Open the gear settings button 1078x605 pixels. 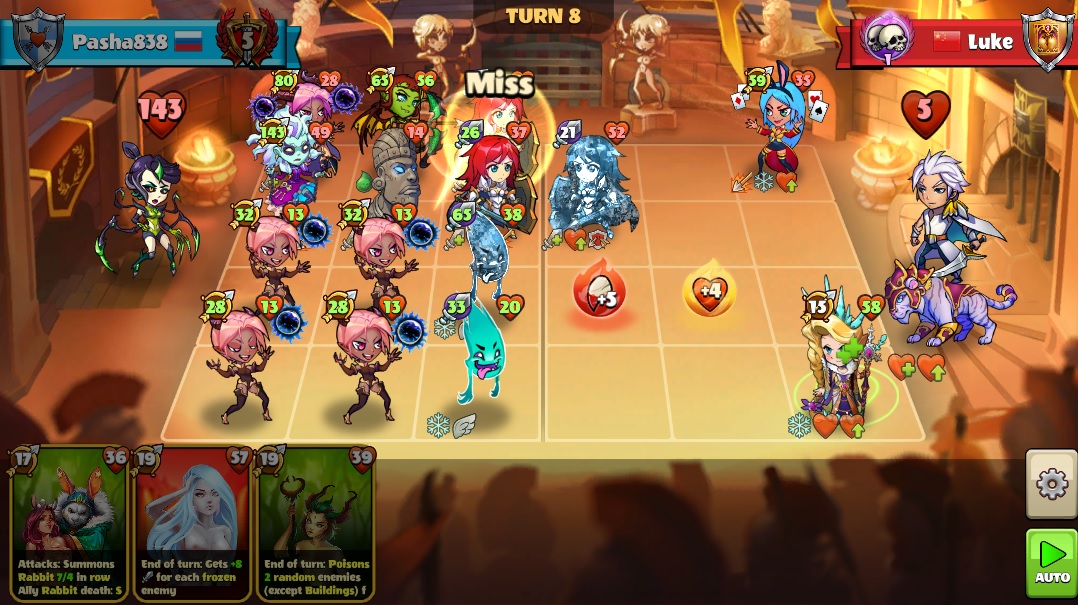(x=1051, y=484)
